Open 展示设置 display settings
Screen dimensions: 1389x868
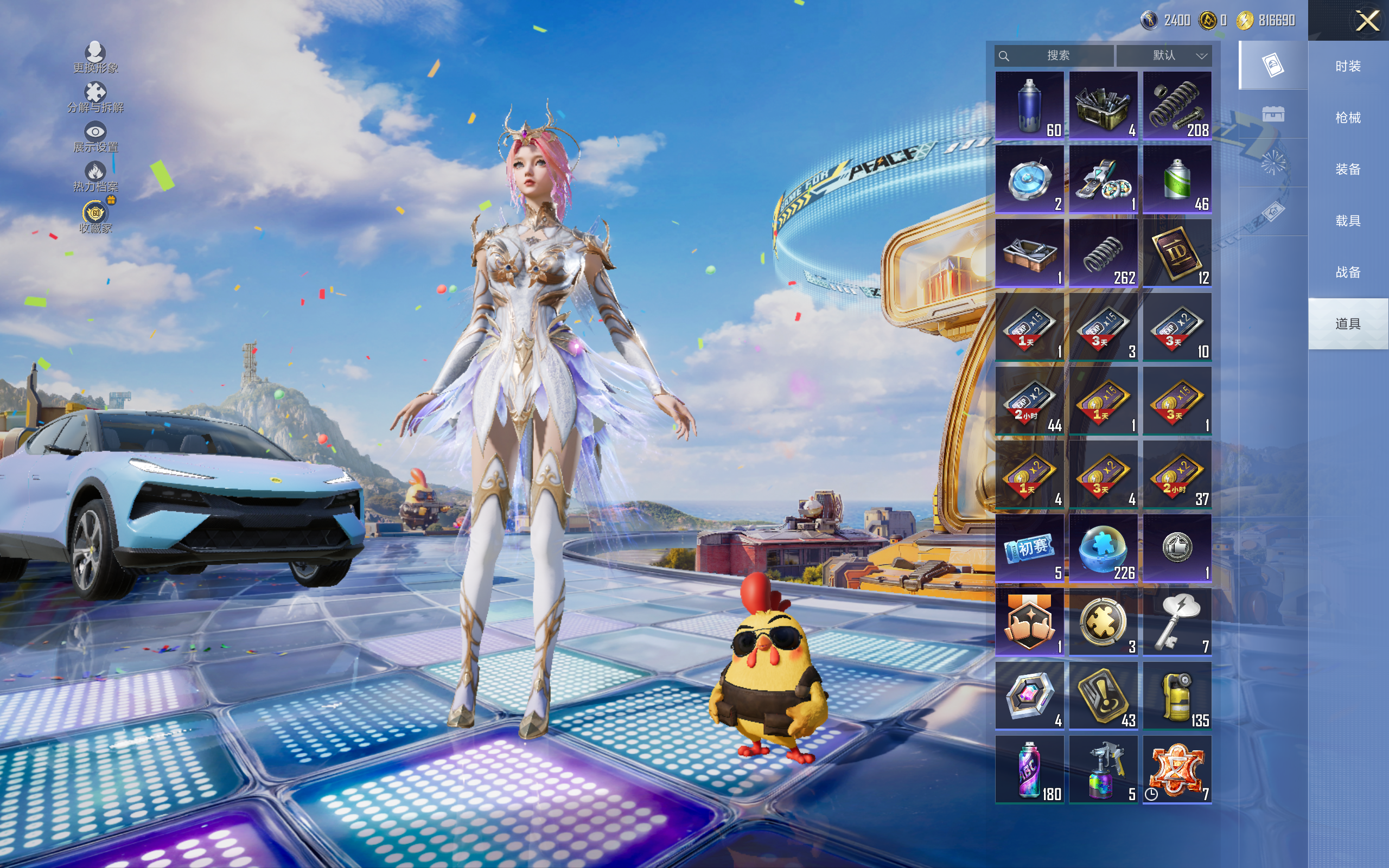[x=95, y=137]
